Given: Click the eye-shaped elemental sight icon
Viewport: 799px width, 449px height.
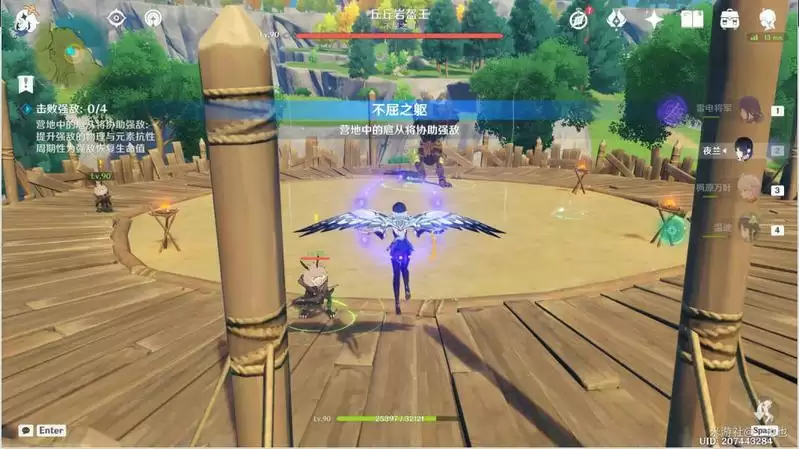Looking at the screenshot, I should point(116,17).
